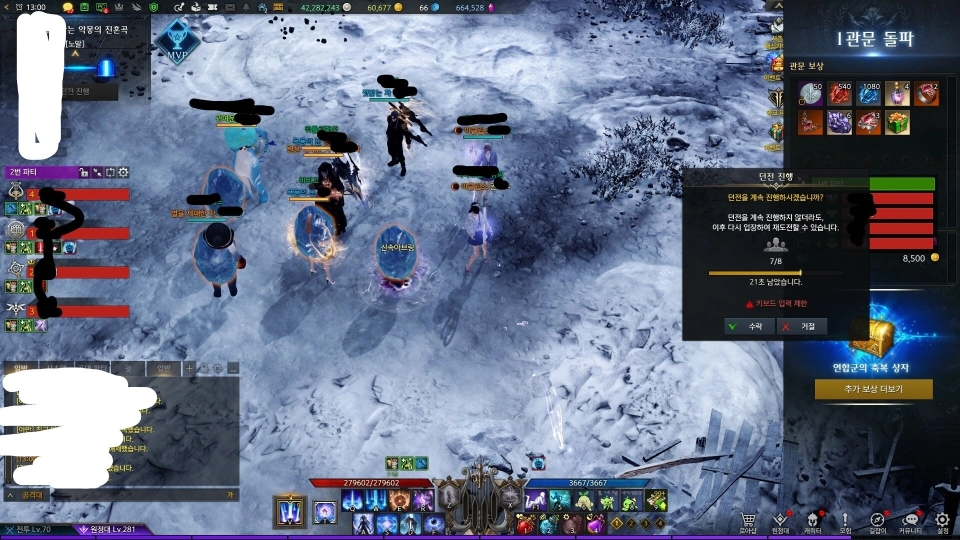Click the MVP trophy badge
The image size is (960, 540).
click(178, 41)
